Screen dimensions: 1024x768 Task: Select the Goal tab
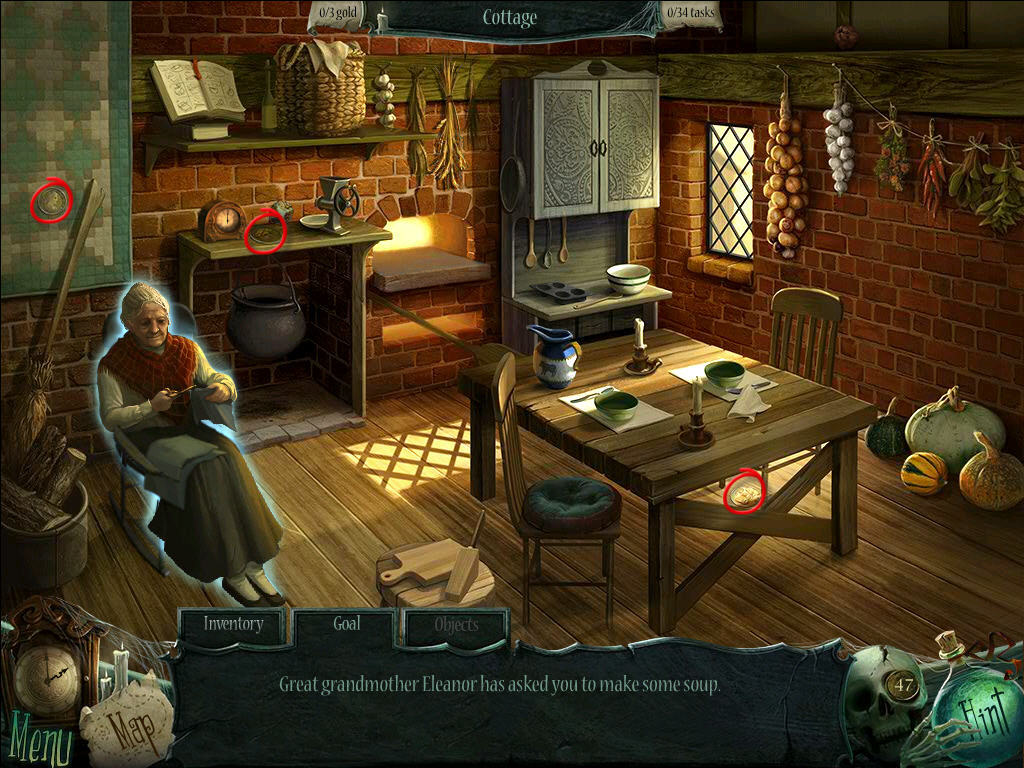[346, 625]
